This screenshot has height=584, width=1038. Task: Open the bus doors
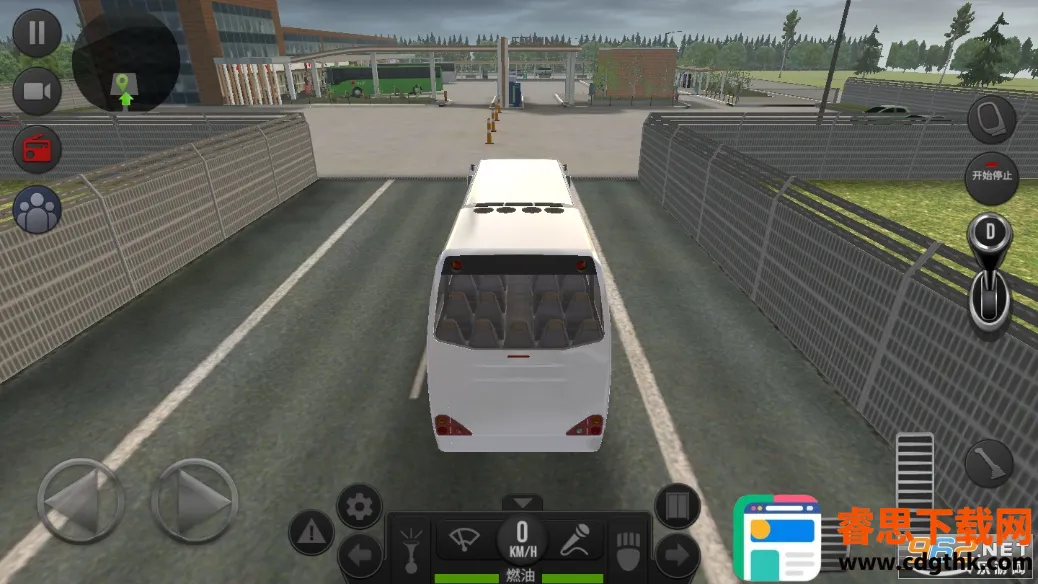pyautogui.click(x=677, y=507)
